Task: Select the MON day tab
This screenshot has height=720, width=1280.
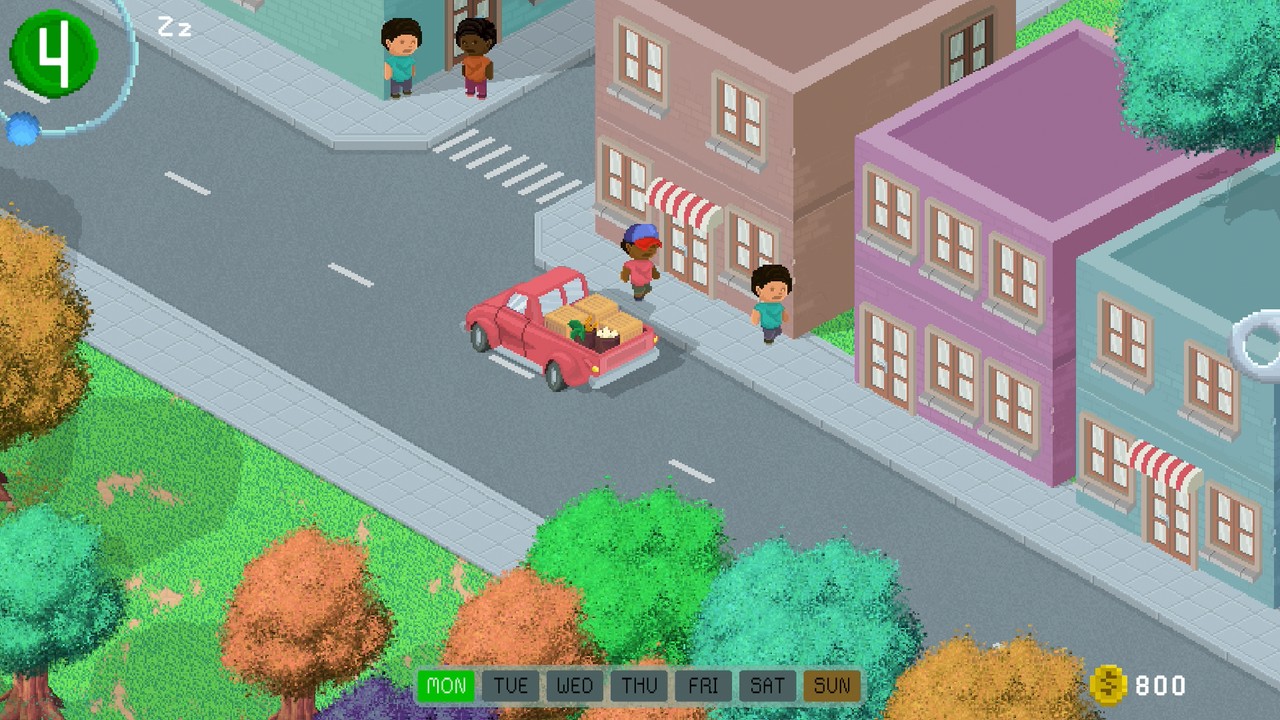Action: pyautogui.click(x=446, y=686)
